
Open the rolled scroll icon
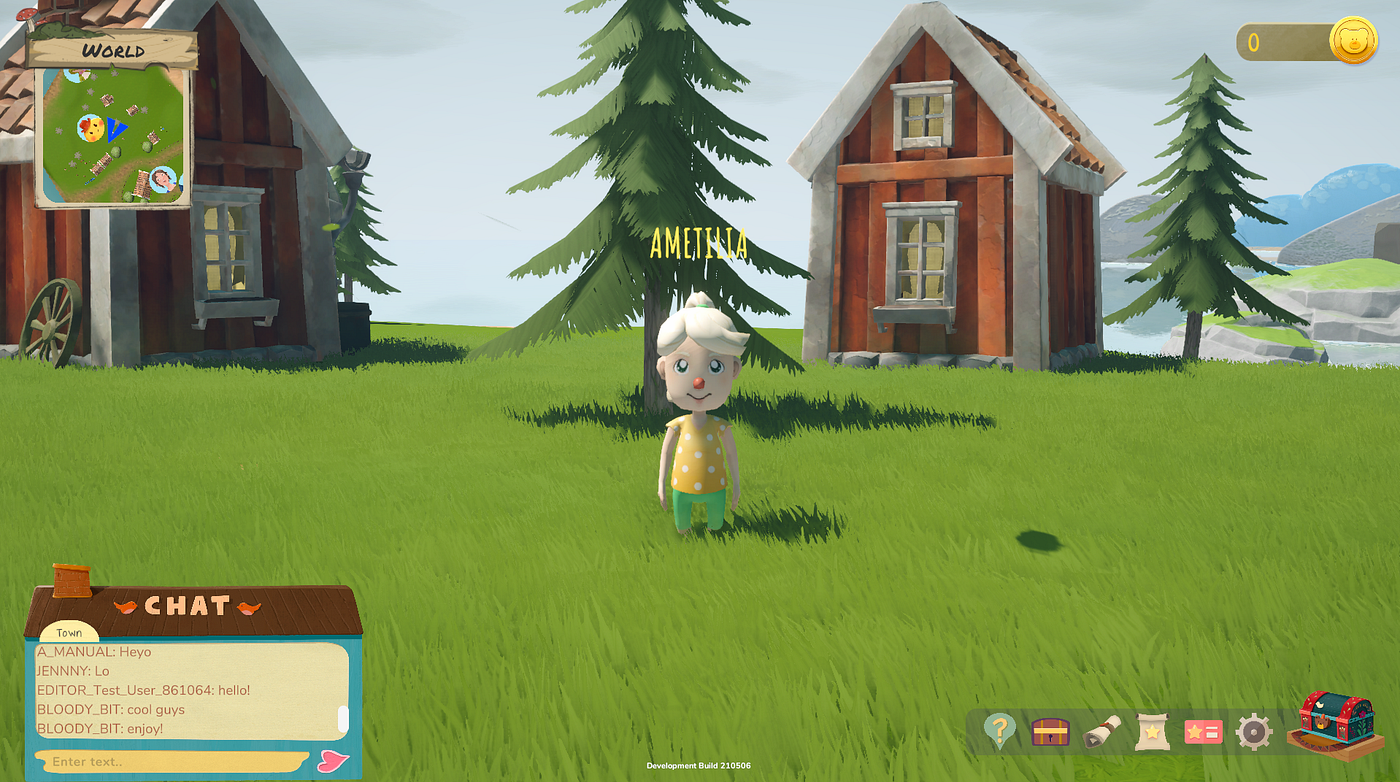[x=1101, y=732]
